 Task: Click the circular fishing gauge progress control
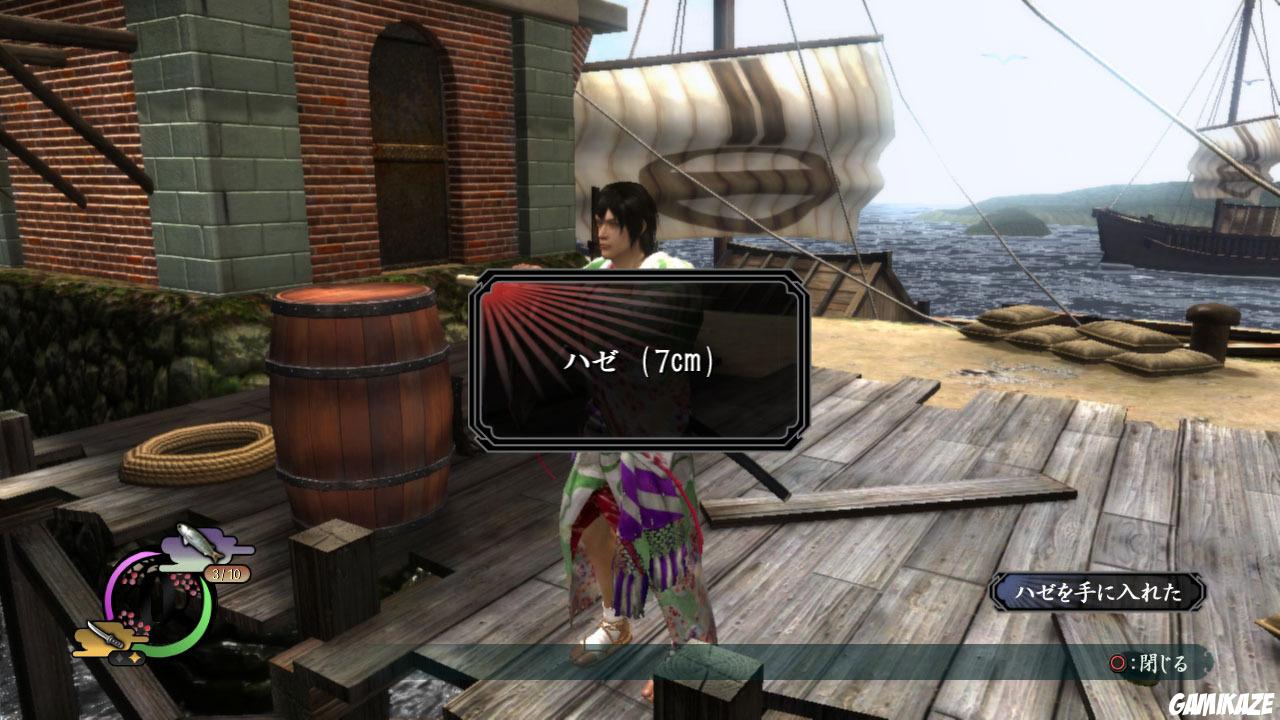(x=160, y=600)
